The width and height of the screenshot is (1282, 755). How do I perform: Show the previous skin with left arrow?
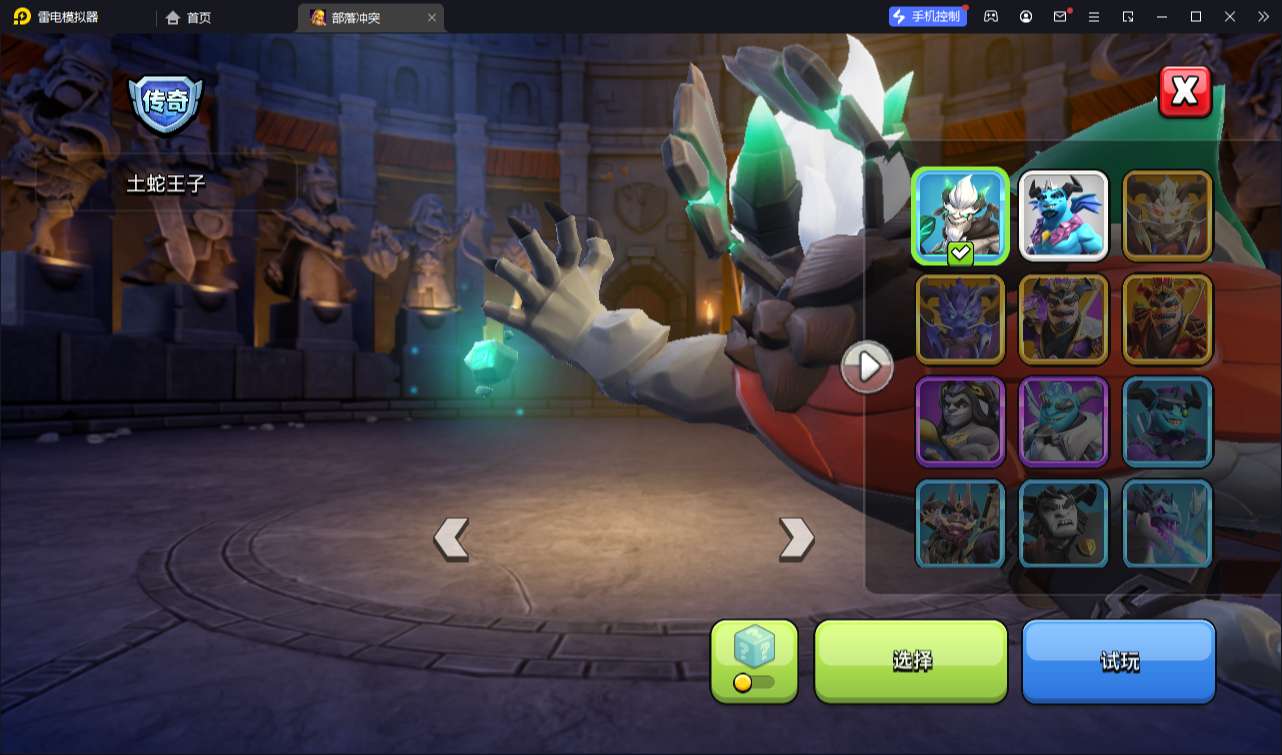click(x=451, y=539)
